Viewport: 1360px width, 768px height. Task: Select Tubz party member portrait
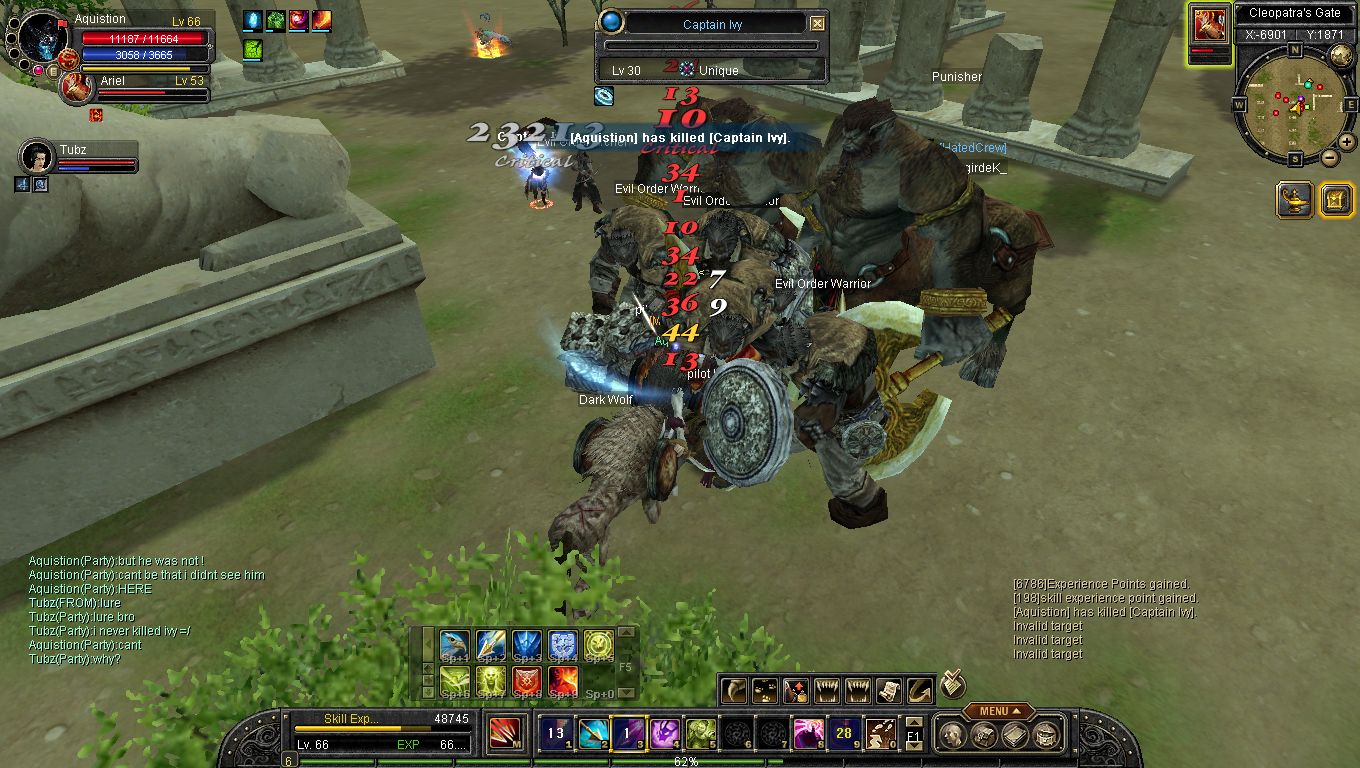pos(37,156)
